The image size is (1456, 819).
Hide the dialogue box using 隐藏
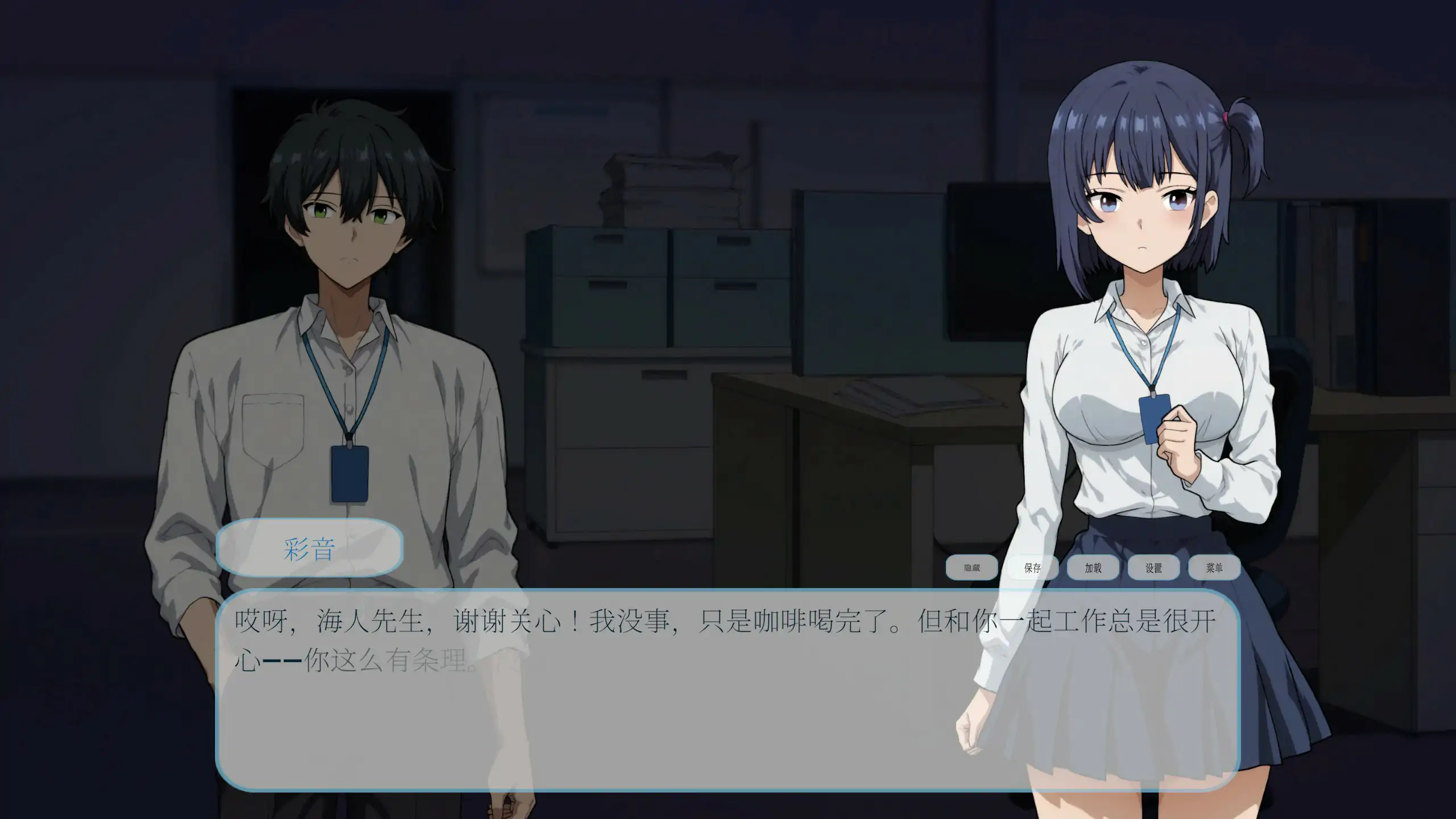coord(972,568)
